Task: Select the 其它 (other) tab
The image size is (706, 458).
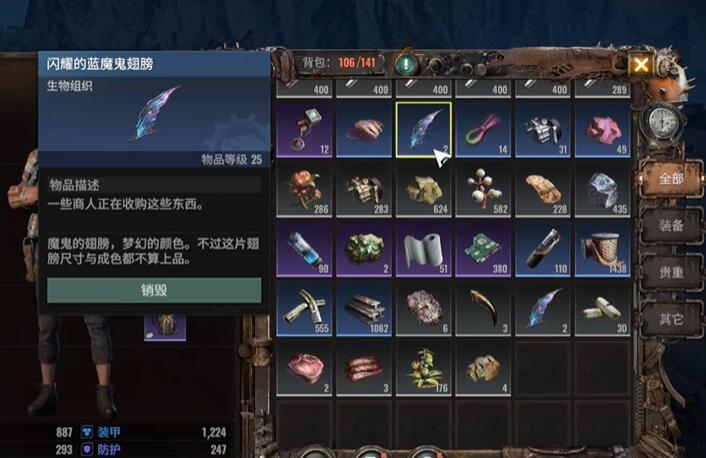Action: (x=670, y=320)
